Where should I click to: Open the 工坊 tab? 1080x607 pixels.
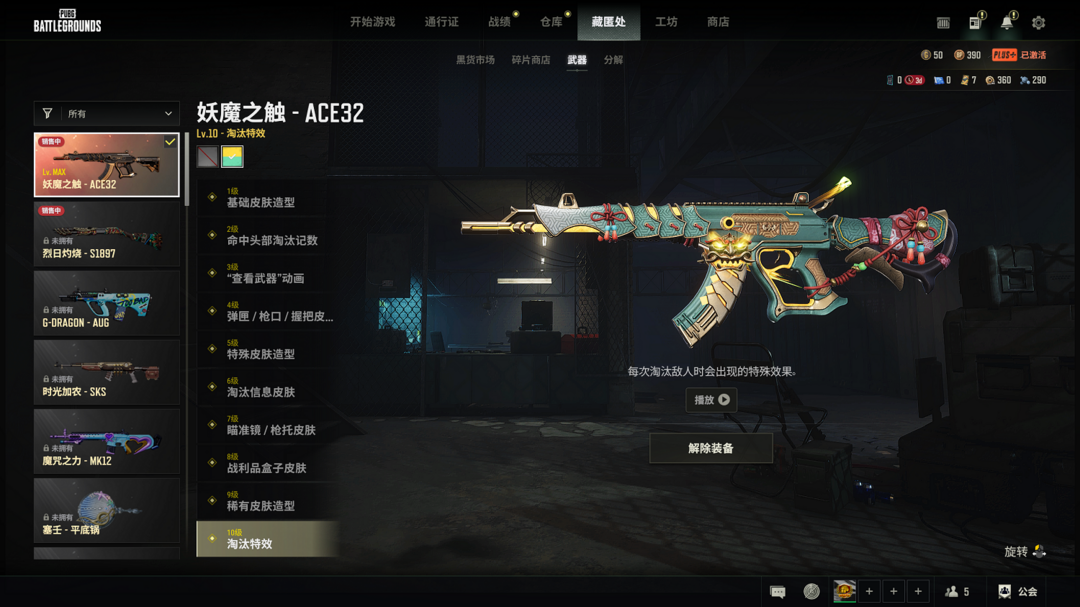(x=666, y=22)
